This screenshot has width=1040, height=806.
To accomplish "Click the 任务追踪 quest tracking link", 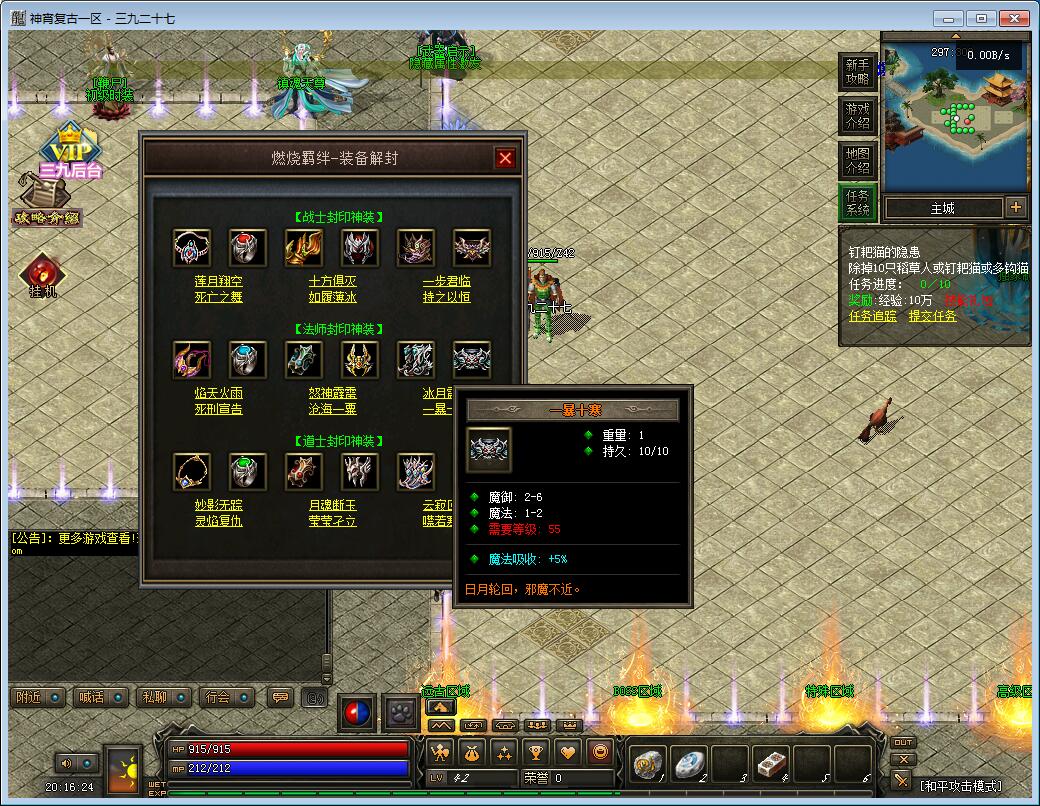I will (x=873, y=316).
